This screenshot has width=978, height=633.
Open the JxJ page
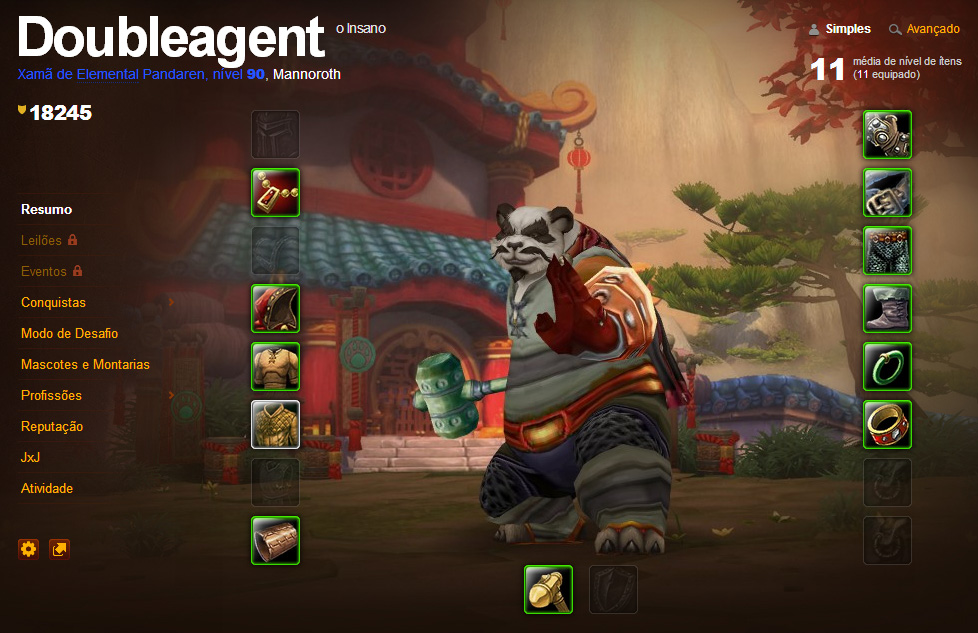(x=31, y=457)
